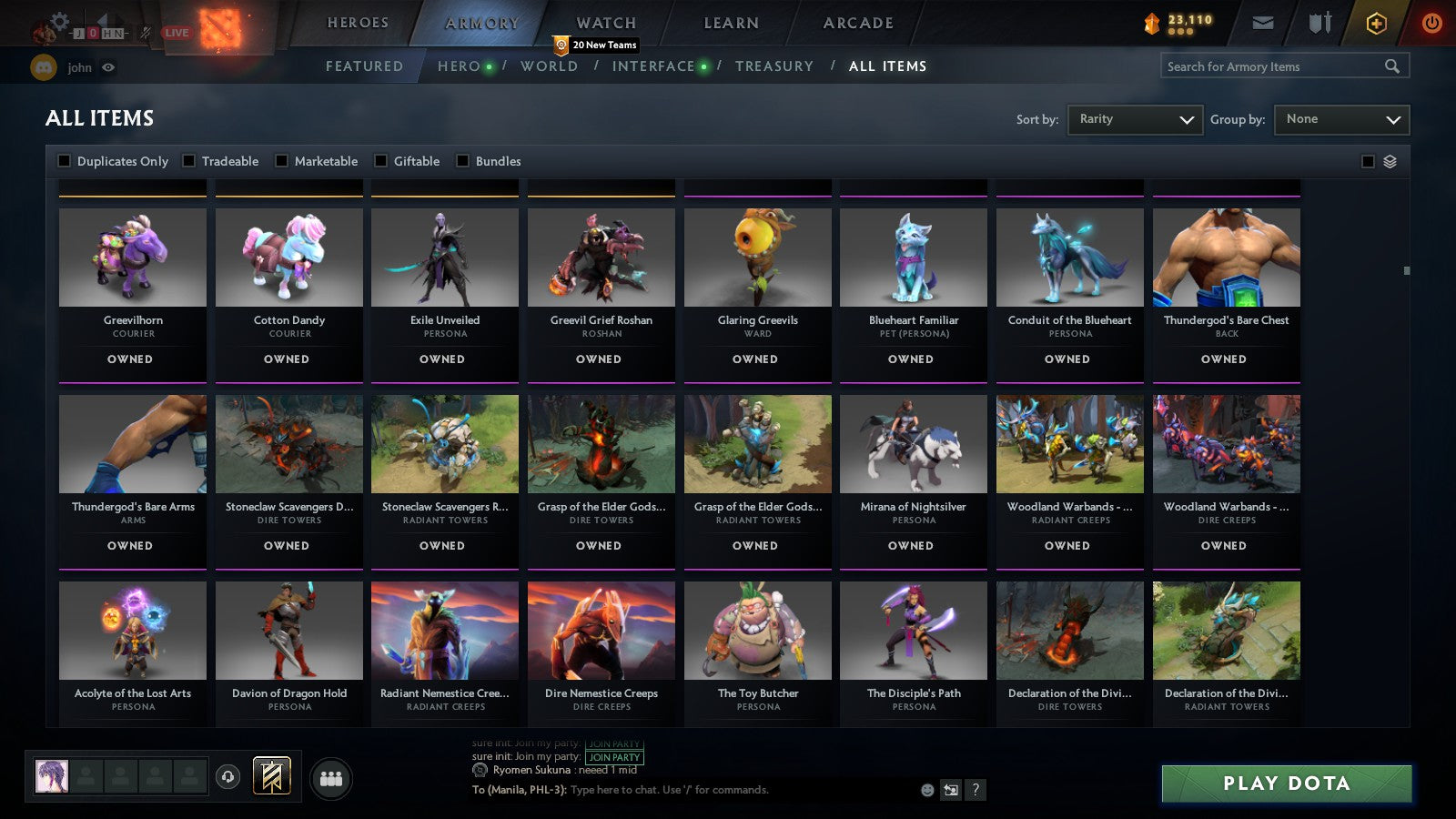
Task: Open the emoticon smiley icon near chat bar
Action: 925,791
